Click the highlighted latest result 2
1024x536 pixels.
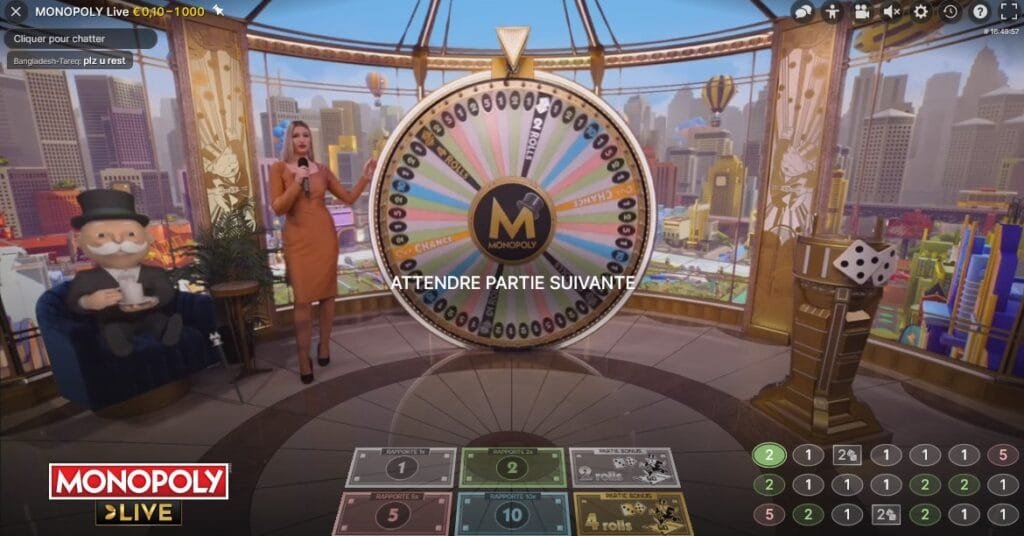(769, 455)
